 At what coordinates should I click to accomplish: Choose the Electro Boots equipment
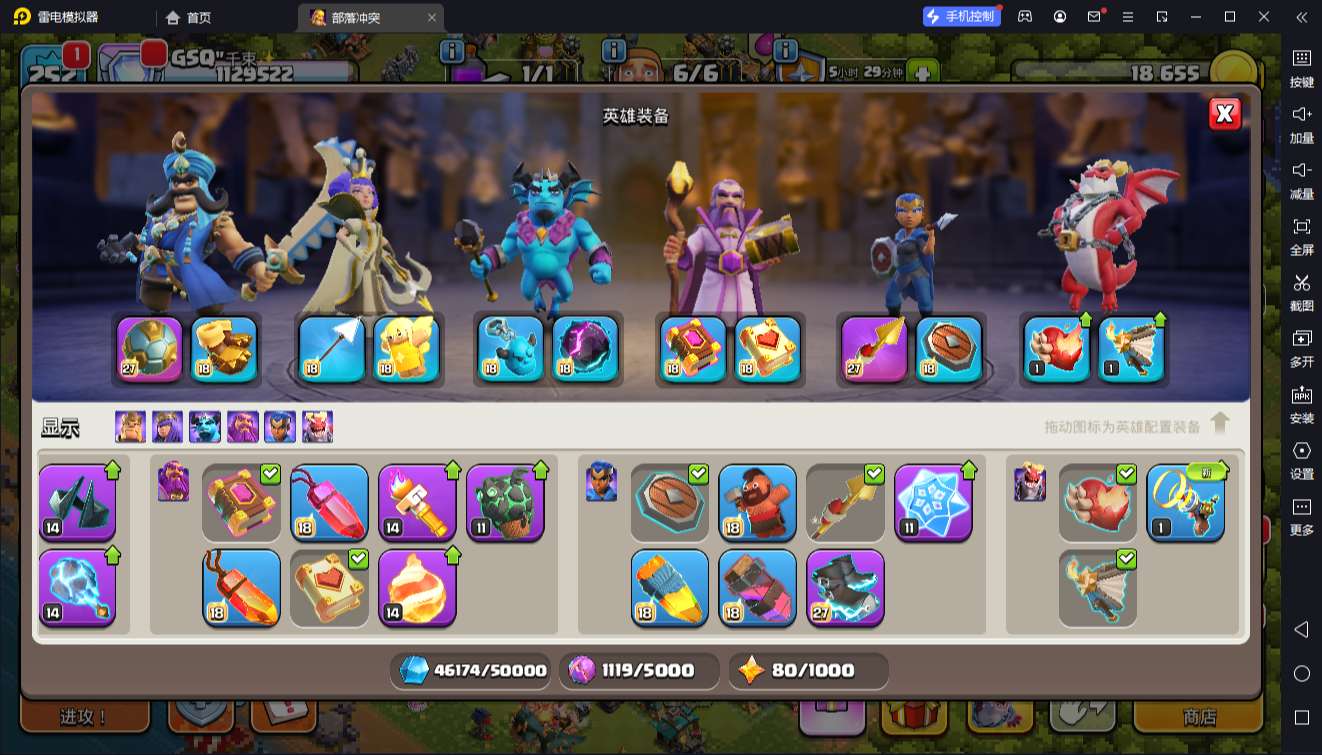point(845,587)
